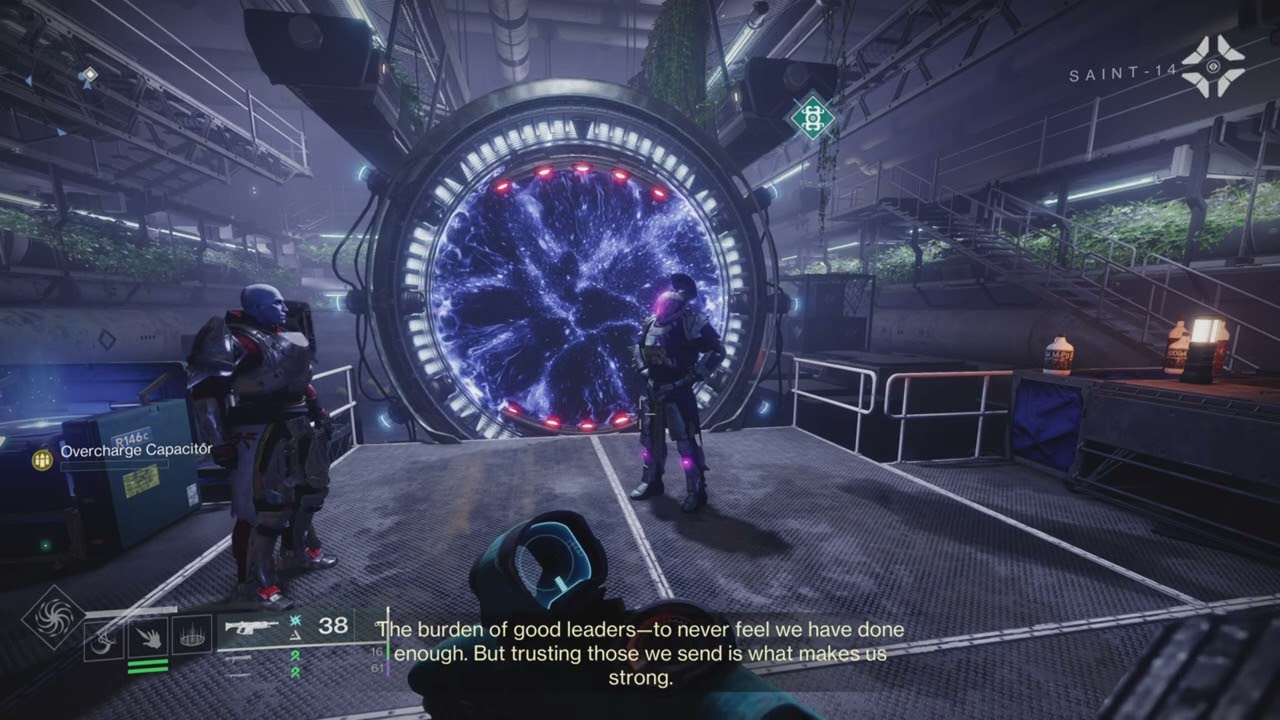The height and width of the screenshot is (720, 1280).
Task: Use the grenade ability icon
Action: point(104,635)
